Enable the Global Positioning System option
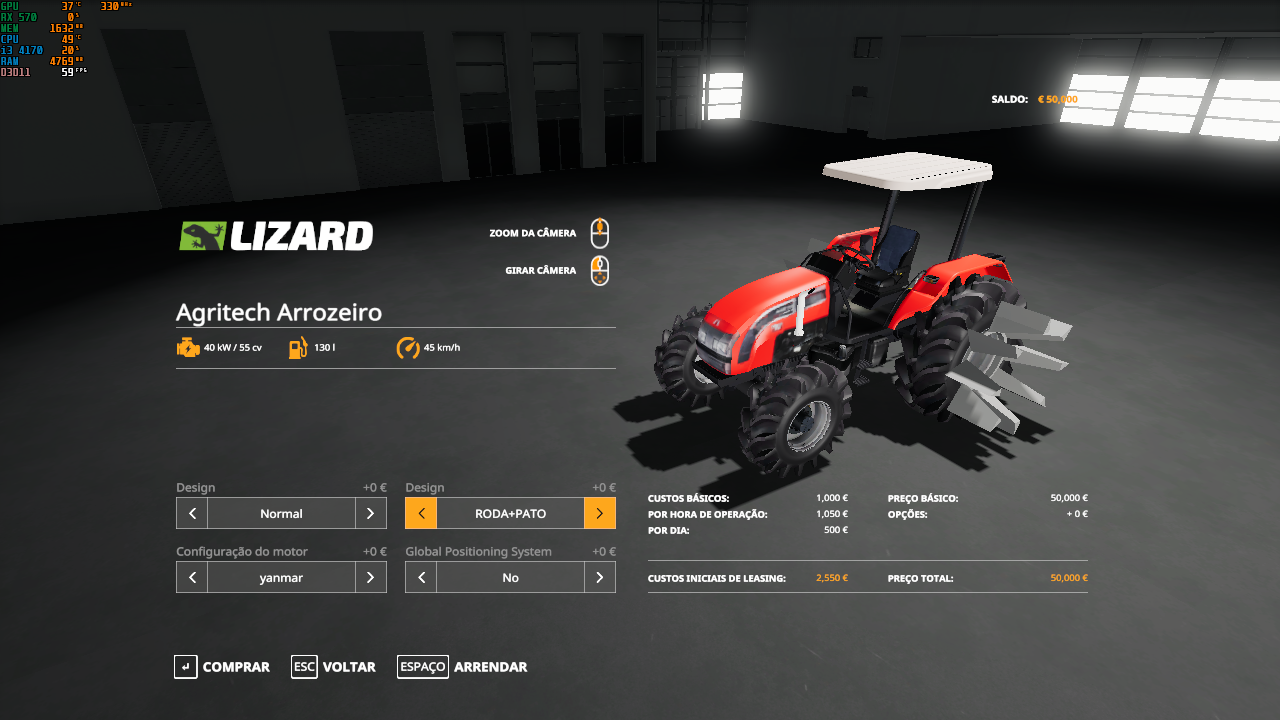Image resolution: width=1280 pixels, height=720 pixels. point(600,577)
